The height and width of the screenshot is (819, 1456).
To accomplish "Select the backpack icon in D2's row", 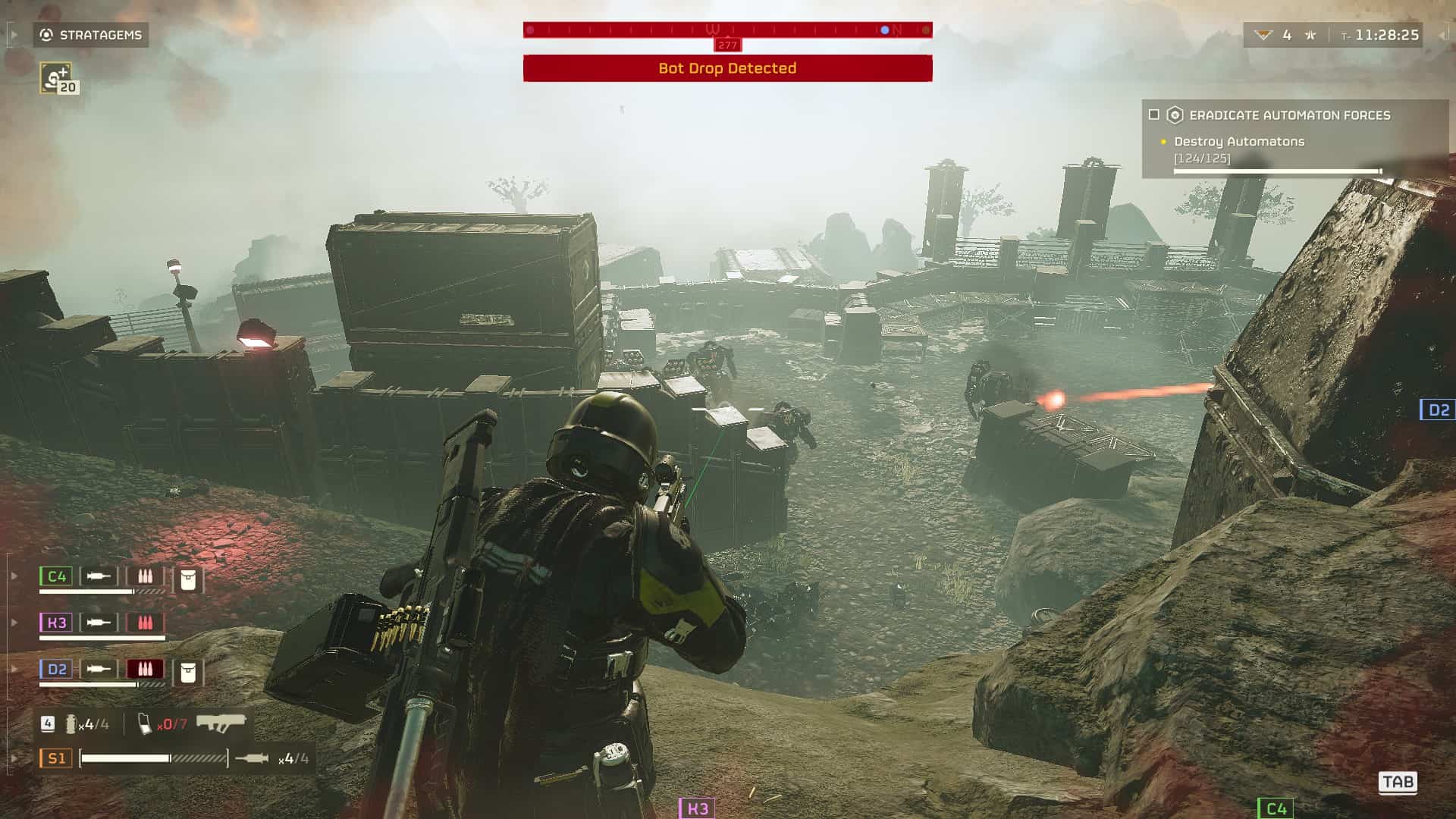I will [x=188, y=673].
